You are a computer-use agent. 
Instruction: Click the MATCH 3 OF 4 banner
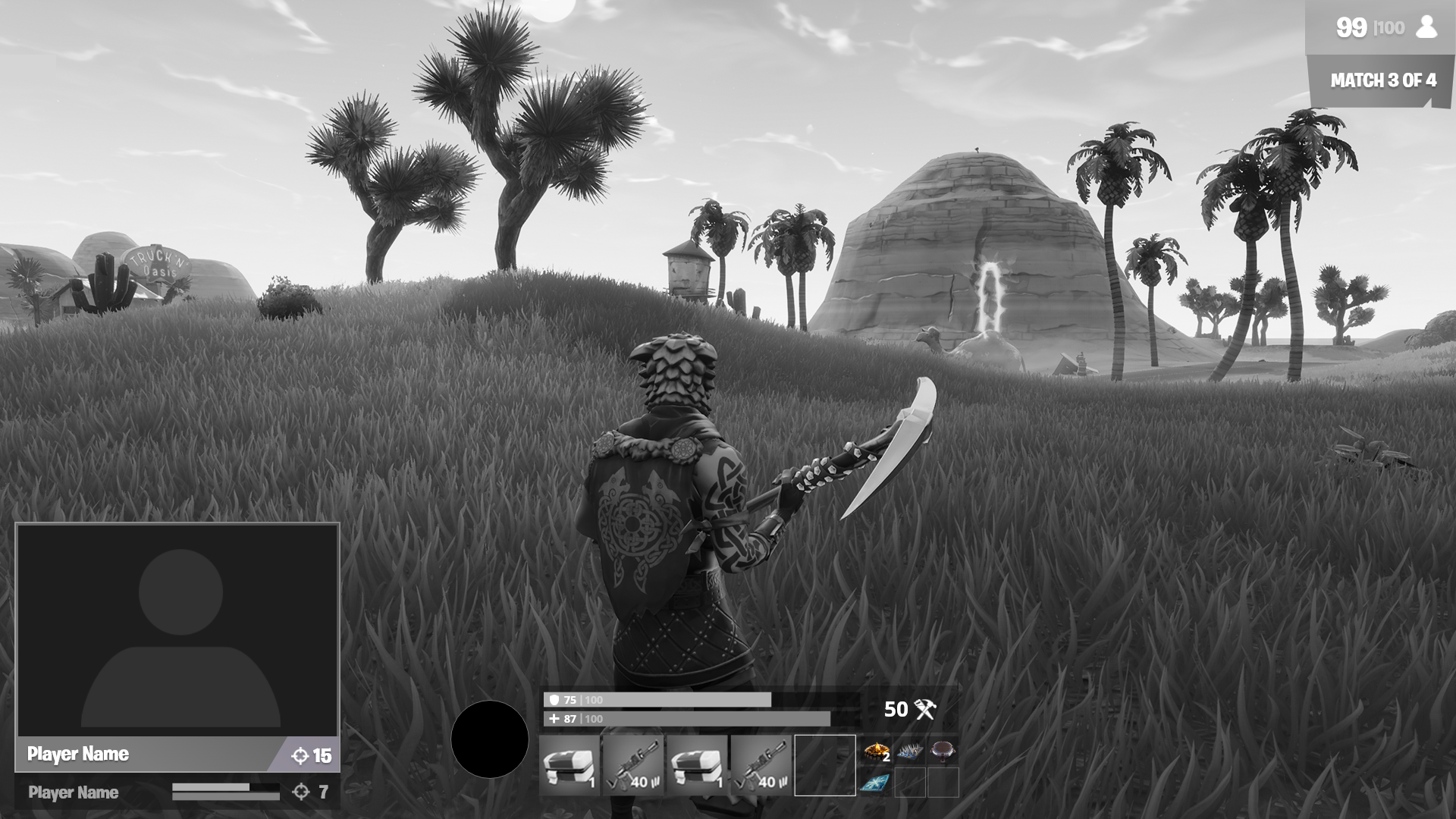click(1382, 78)
